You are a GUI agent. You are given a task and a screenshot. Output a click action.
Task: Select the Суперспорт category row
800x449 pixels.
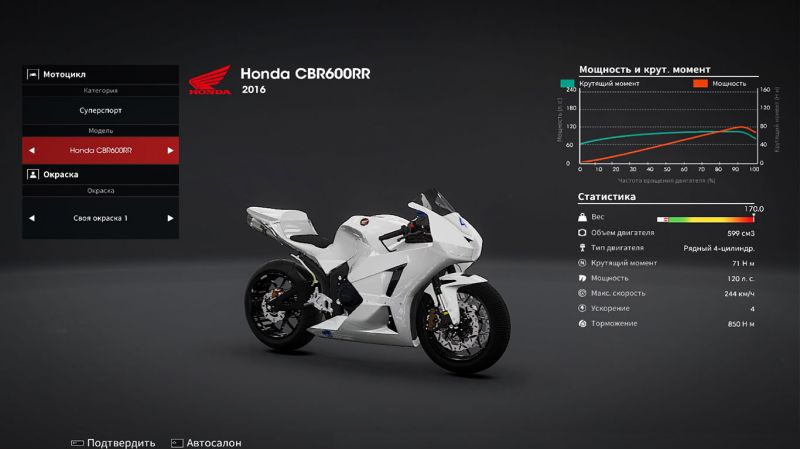[100, 110]
